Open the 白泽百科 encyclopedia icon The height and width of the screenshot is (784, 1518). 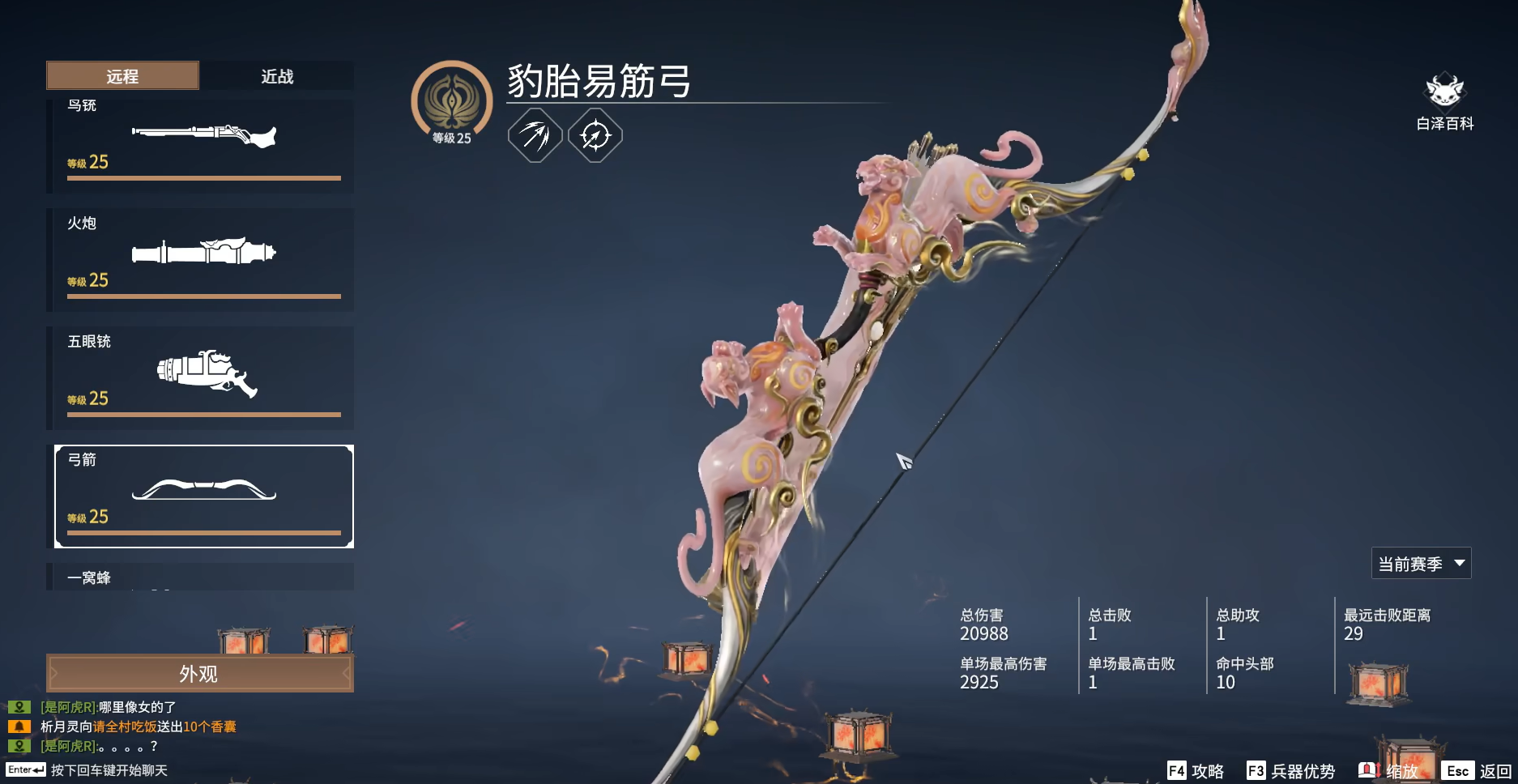[1445, 93]
